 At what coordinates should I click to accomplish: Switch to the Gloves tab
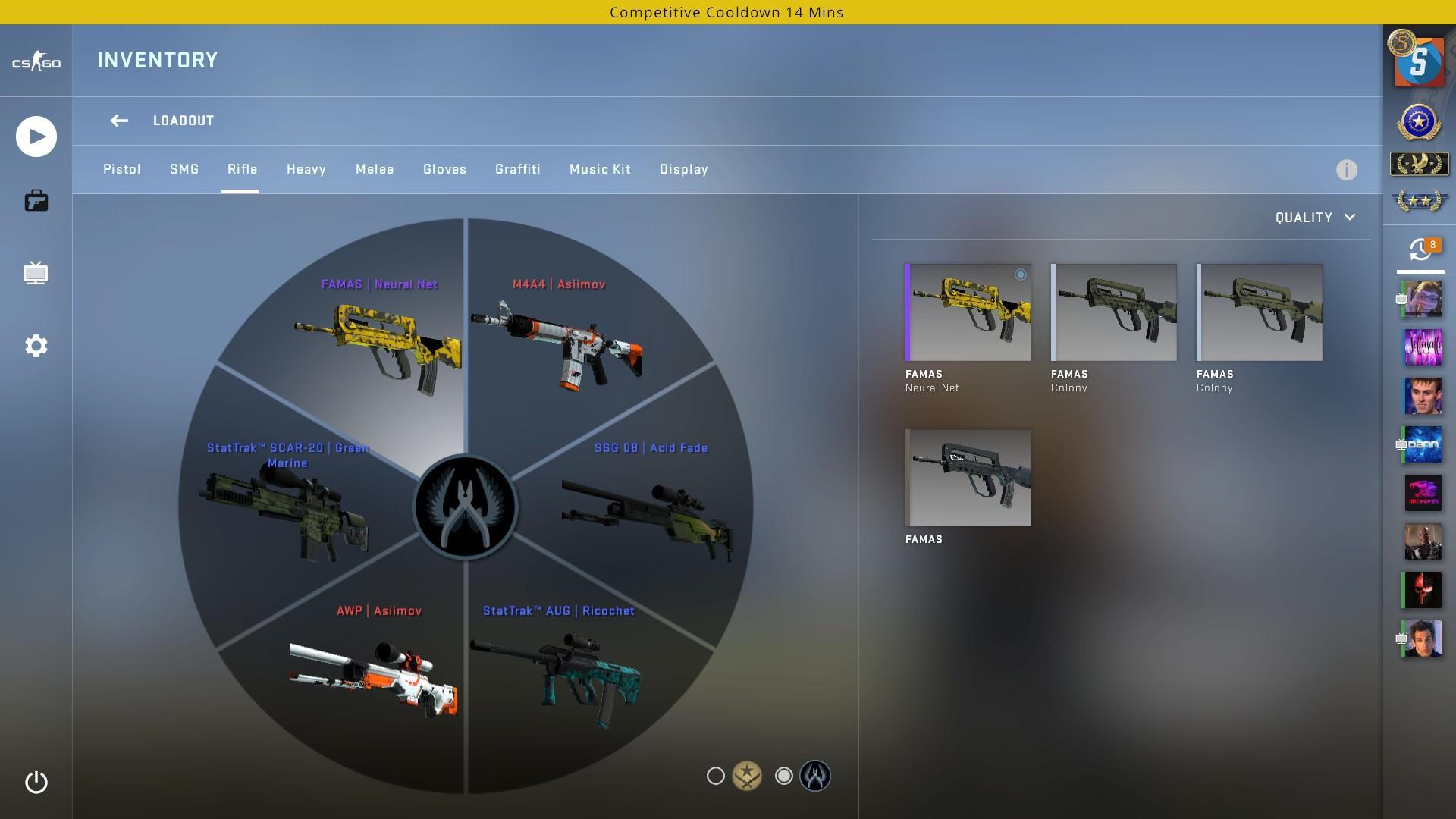pyautogui.click(x=444, y=169)
